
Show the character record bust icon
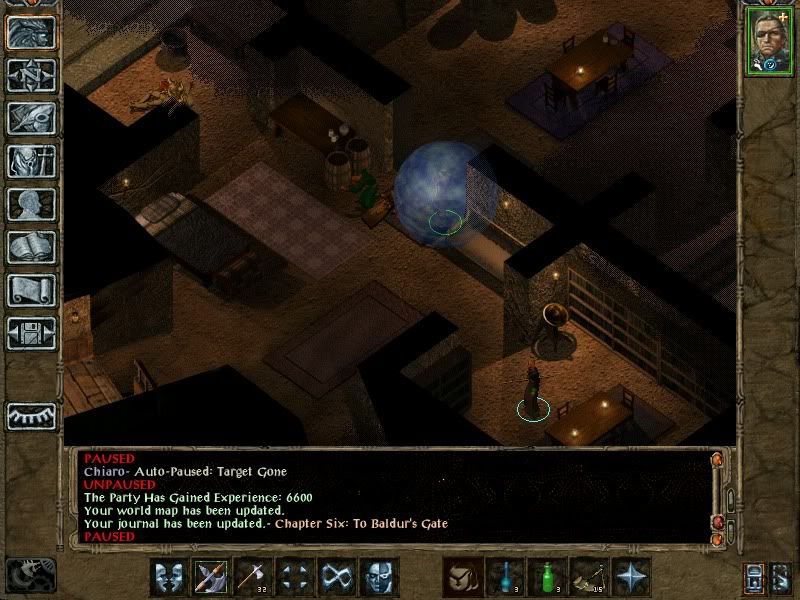pos(31,204)
